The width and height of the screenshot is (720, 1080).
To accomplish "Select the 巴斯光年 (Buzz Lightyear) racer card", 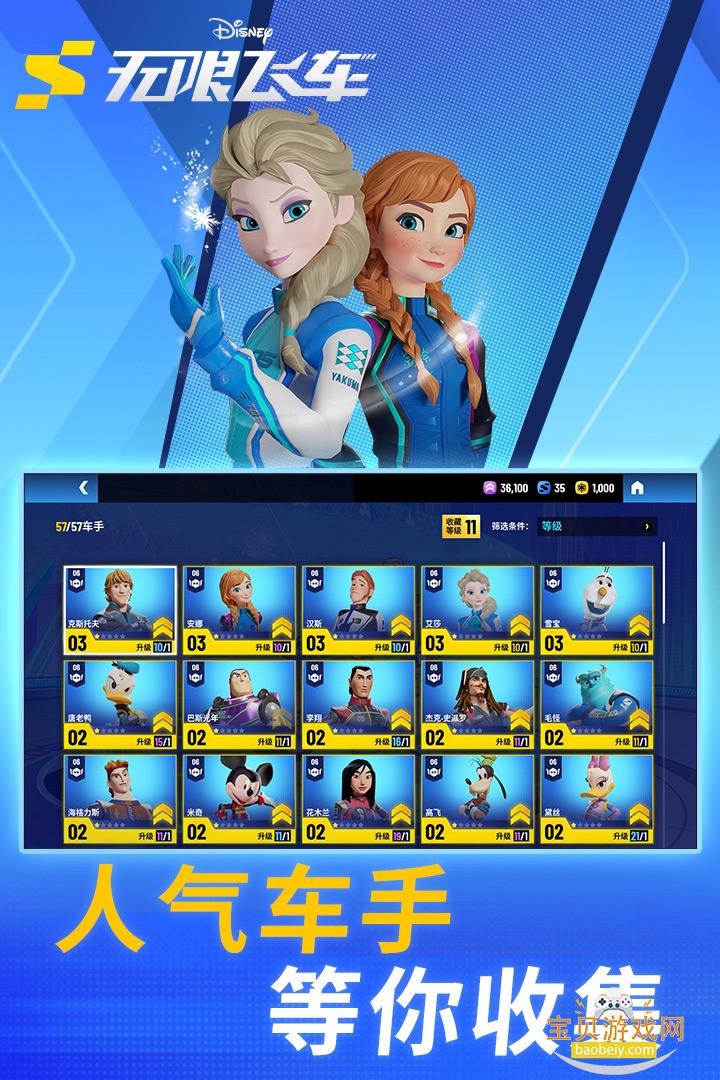I will (239, 704).
